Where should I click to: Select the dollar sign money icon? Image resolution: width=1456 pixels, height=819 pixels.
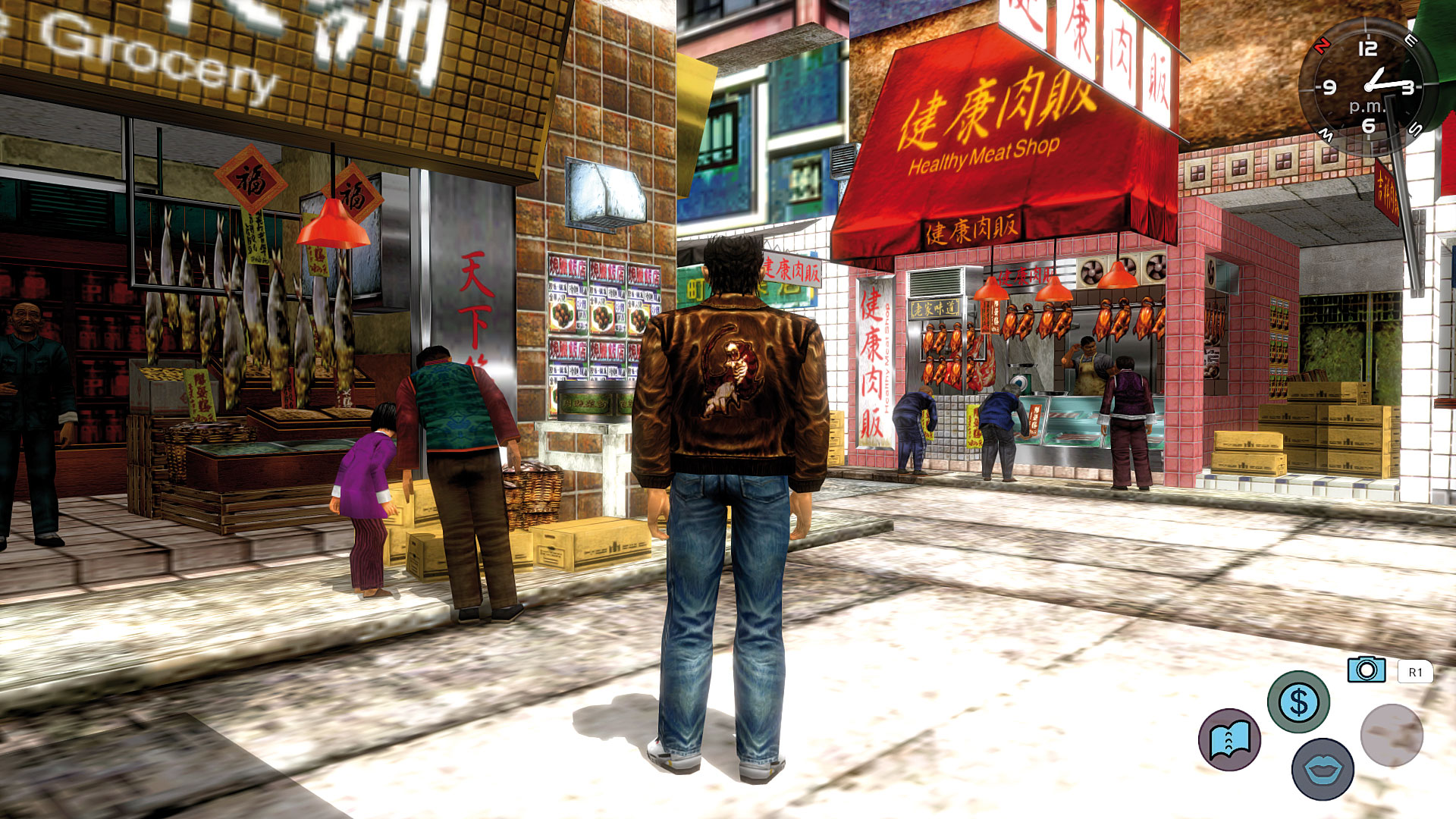[x=1298, y=701]
